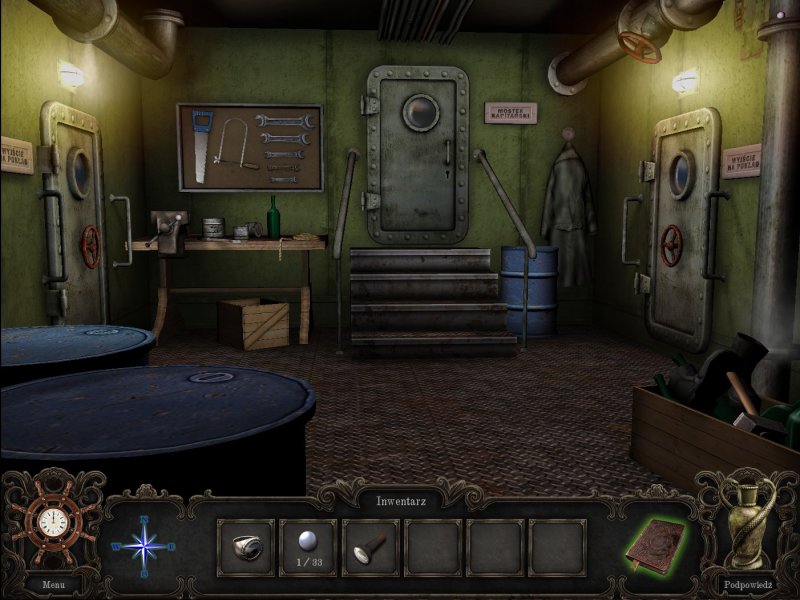Select the ring inventory slot

[245, 546]
